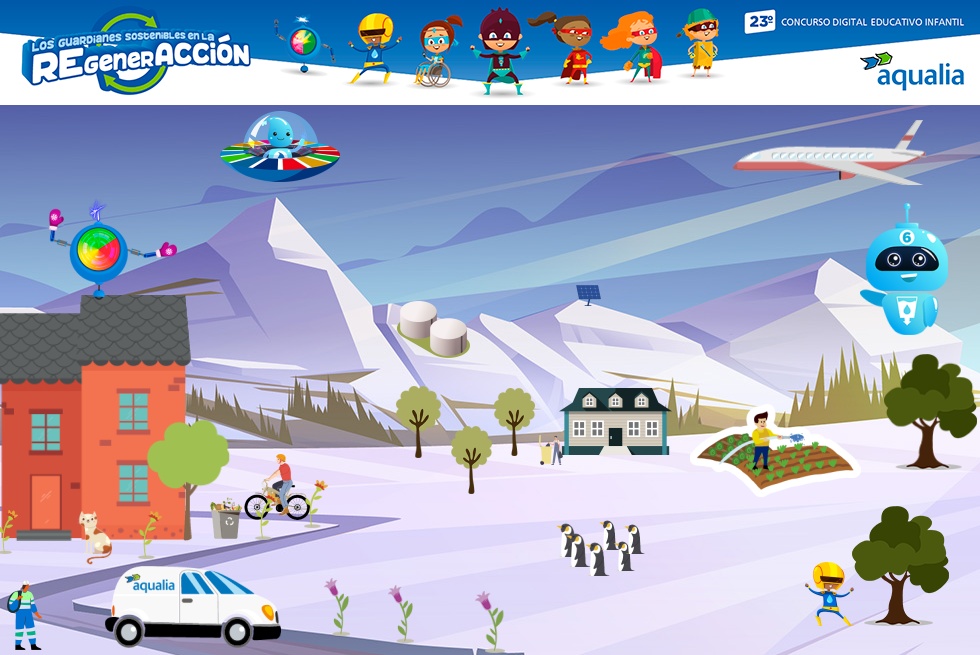Pick the red-caped hero in the header

[x=573, y=50]
